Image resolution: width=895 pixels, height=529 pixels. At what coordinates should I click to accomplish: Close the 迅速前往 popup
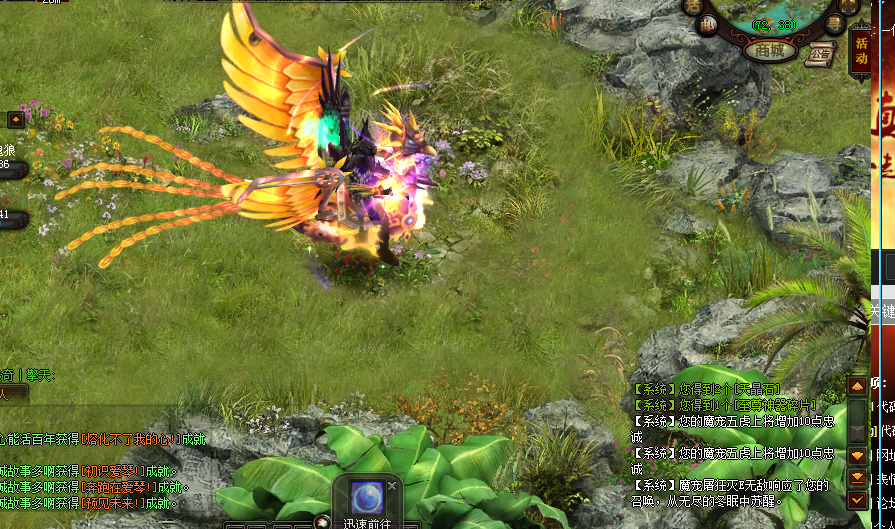point(392,485)
